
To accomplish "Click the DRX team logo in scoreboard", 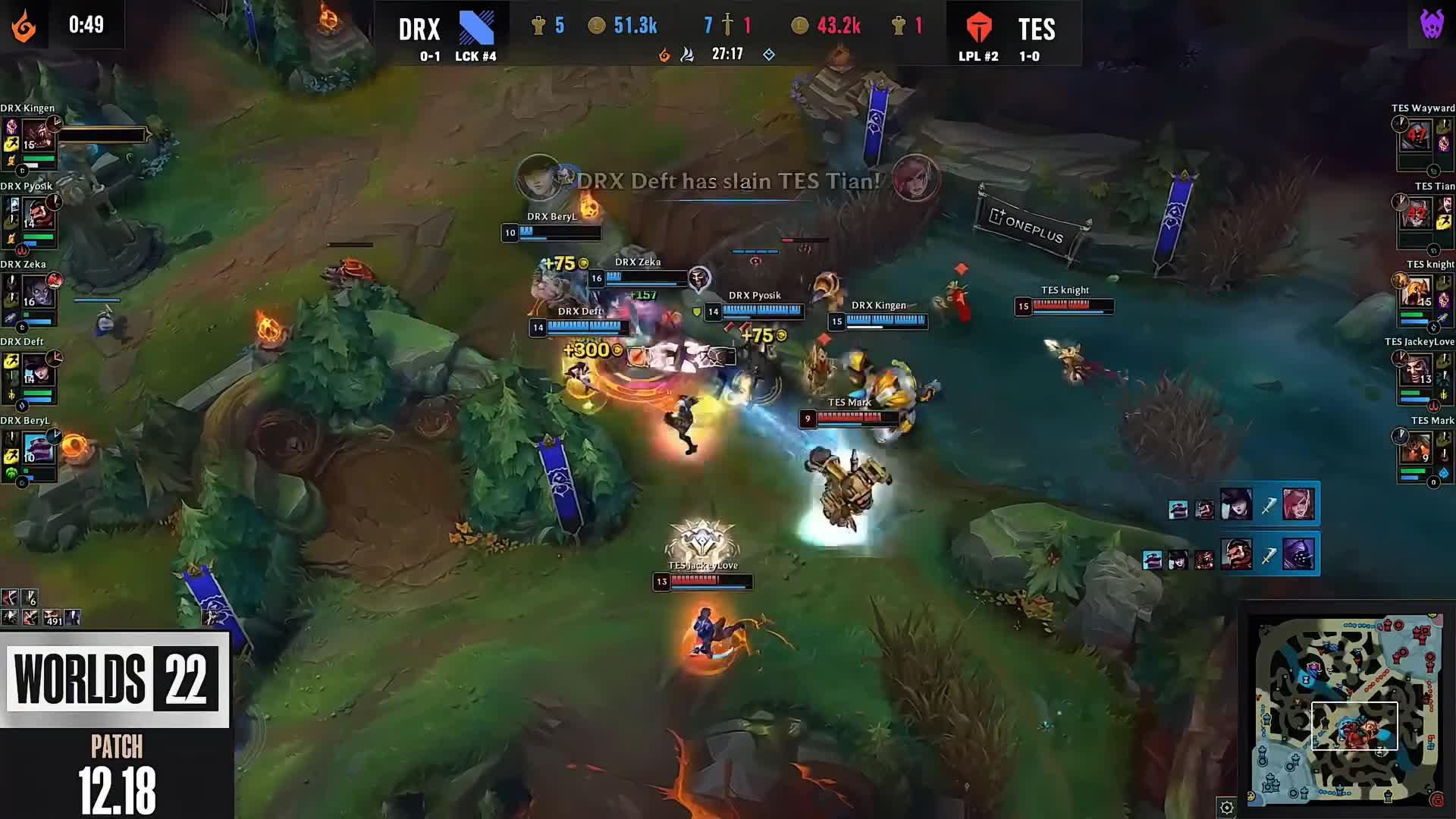I will 476,28.
